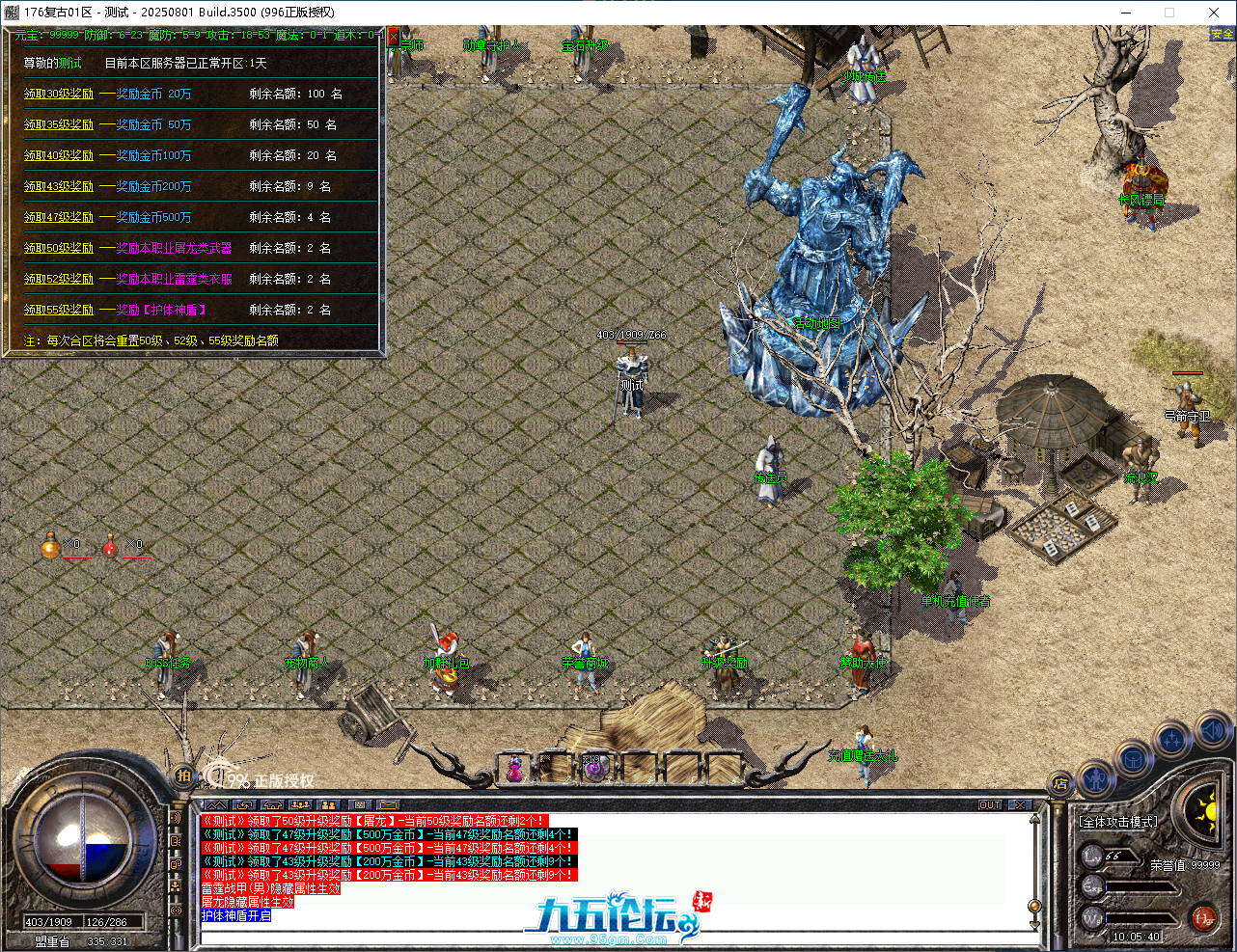Viewport: 1237px width, 952px height.
Task: Click the 拍 camera button near the watermark
Action: (182, 775)
